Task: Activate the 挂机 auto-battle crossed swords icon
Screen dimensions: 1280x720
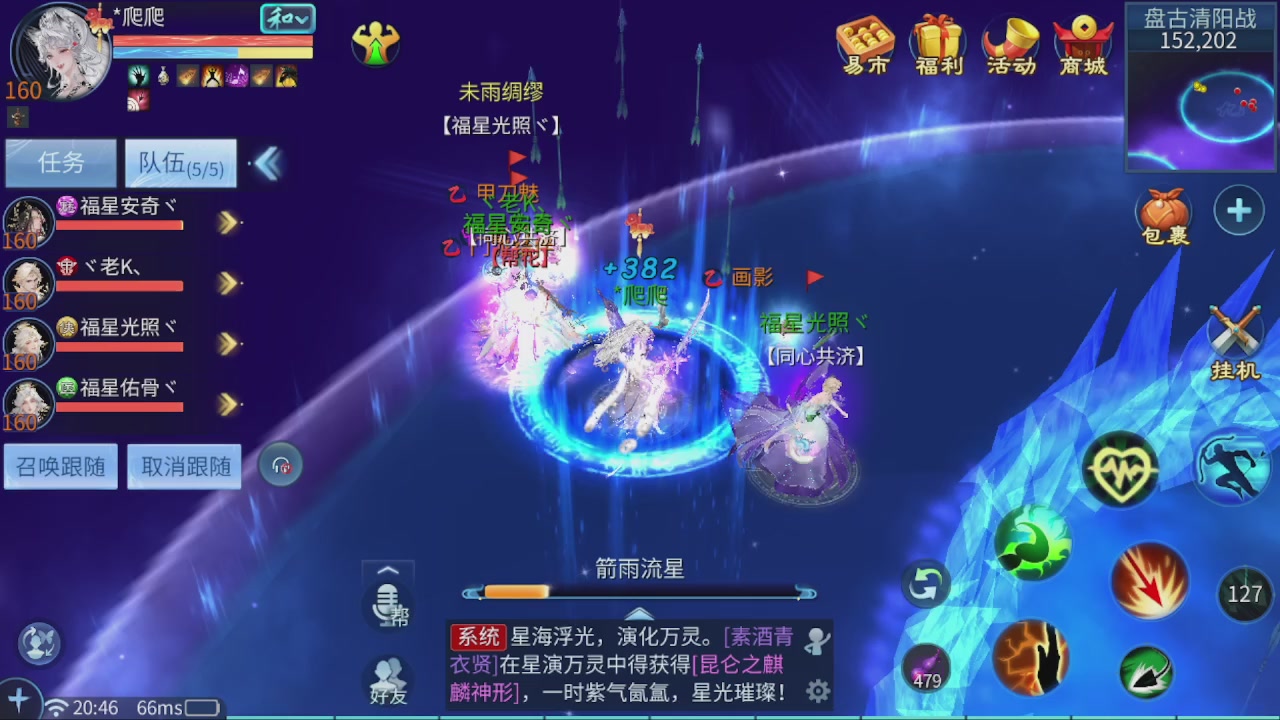Action: click(1235, 330)
